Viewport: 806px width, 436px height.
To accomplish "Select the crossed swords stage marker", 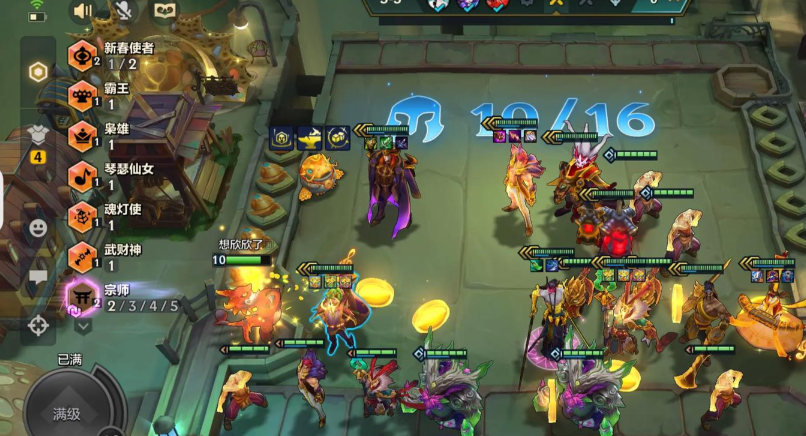I will (554, 4).
